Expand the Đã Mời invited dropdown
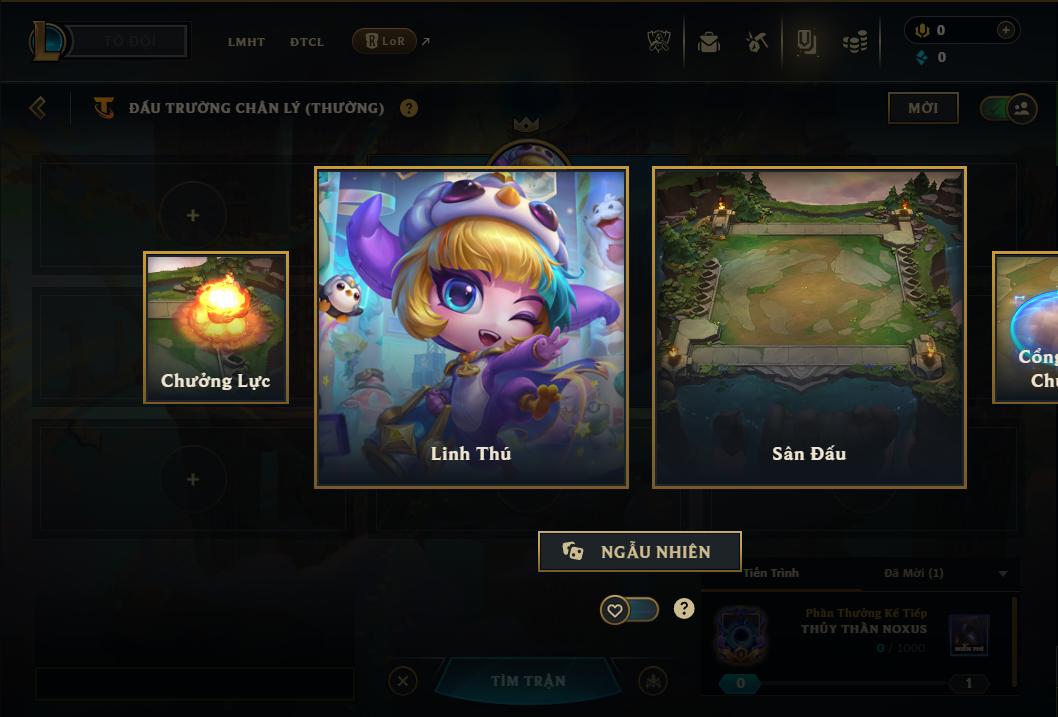The image size is (1058, 717). pyautogui.click(x=1003, y=574)
